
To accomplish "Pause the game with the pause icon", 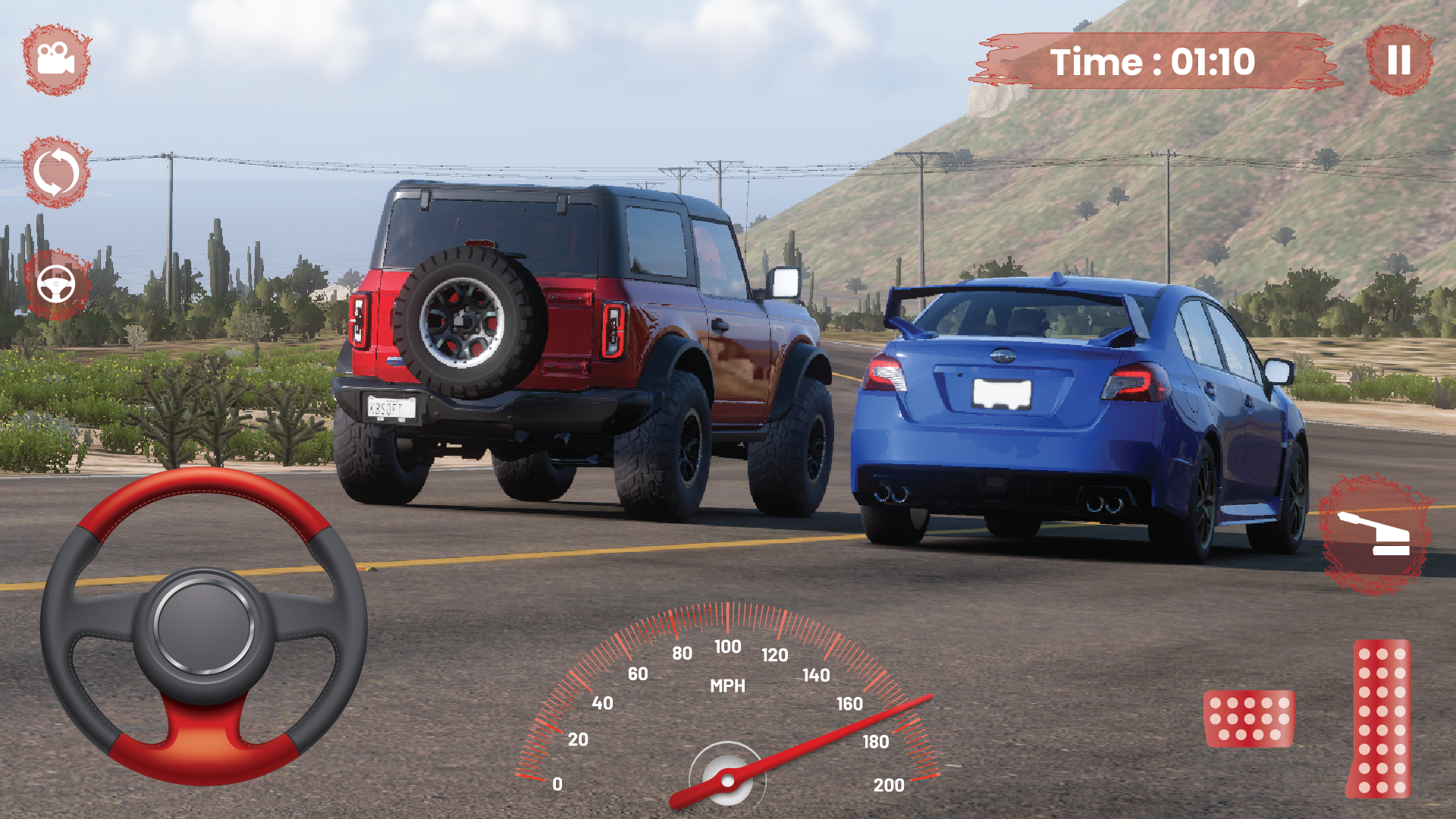I will (1398, 61).
